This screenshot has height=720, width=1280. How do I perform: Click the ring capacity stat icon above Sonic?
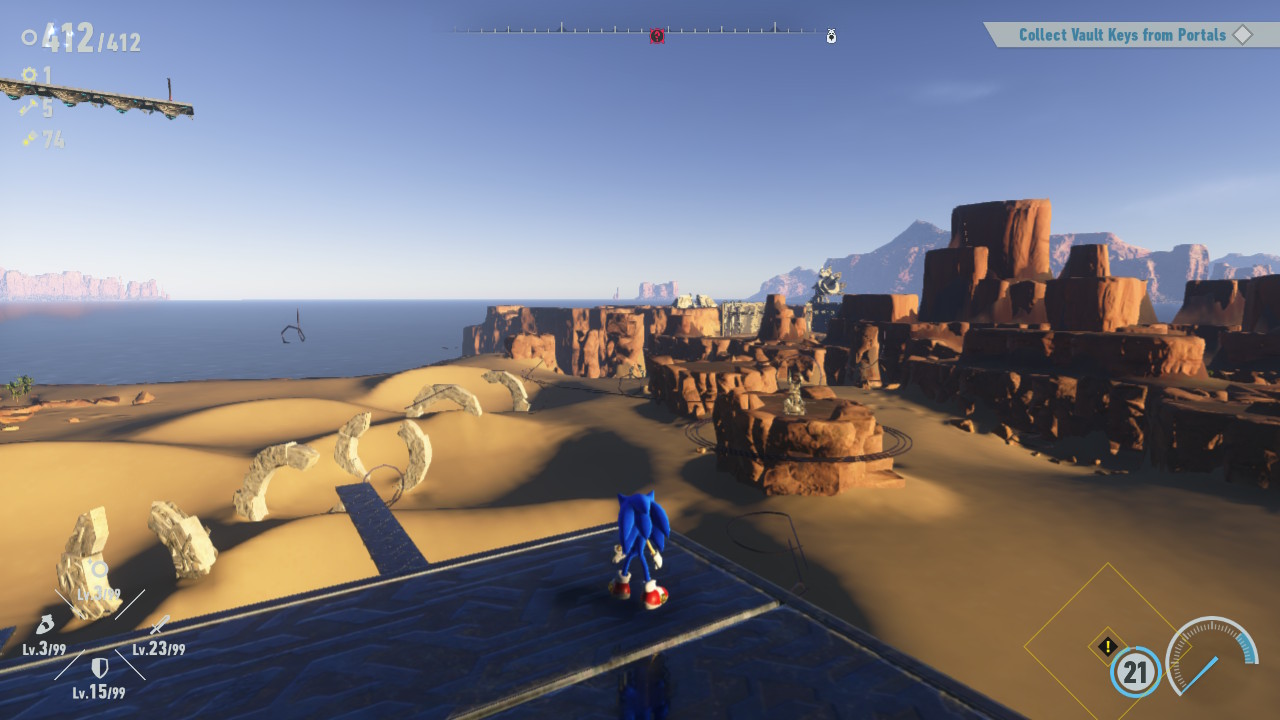tap(99, 568)
